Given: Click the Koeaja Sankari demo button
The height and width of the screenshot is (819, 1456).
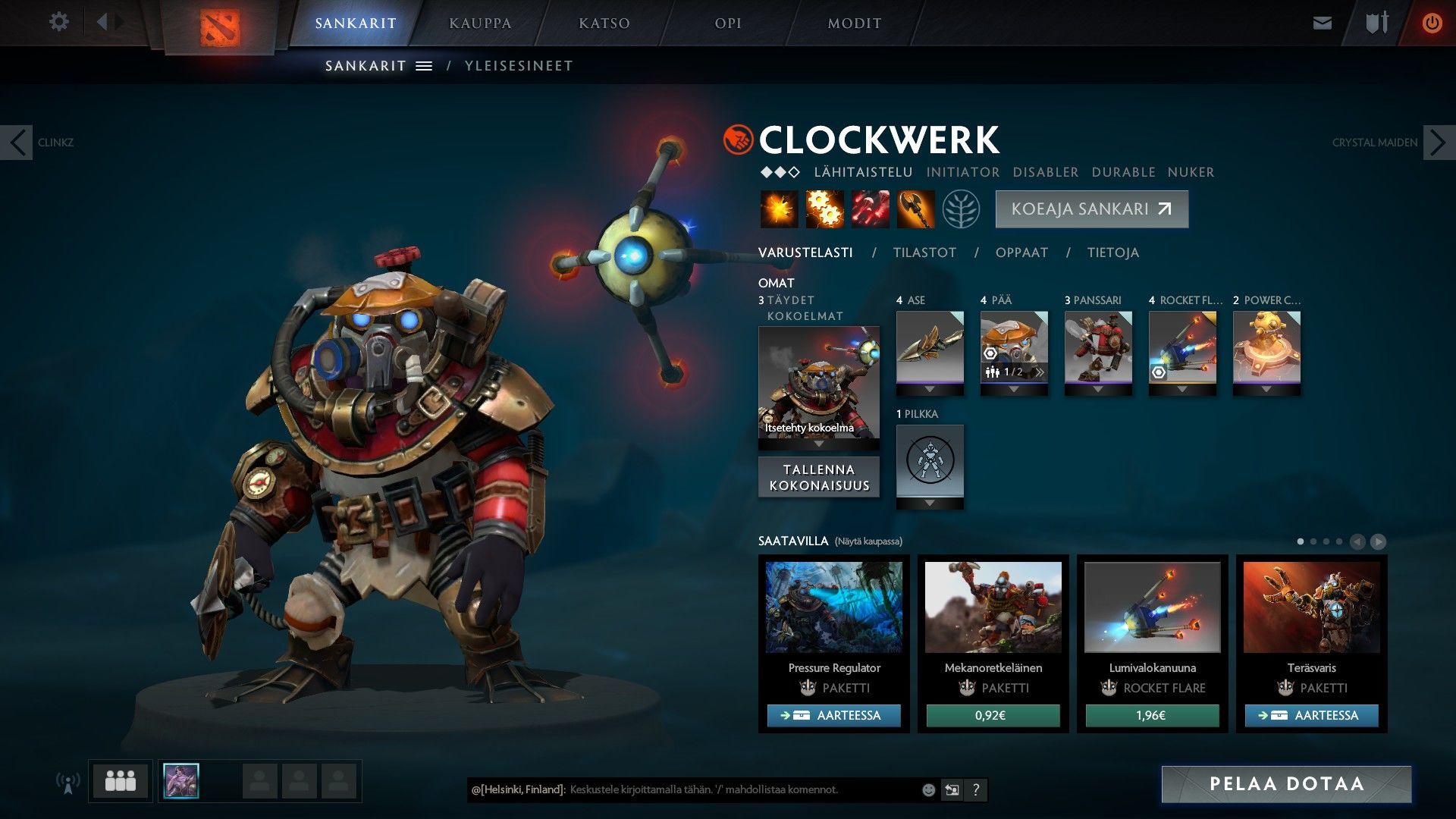Looking at the screenshot, I should pyautogui.click(x=1091, y=209).
